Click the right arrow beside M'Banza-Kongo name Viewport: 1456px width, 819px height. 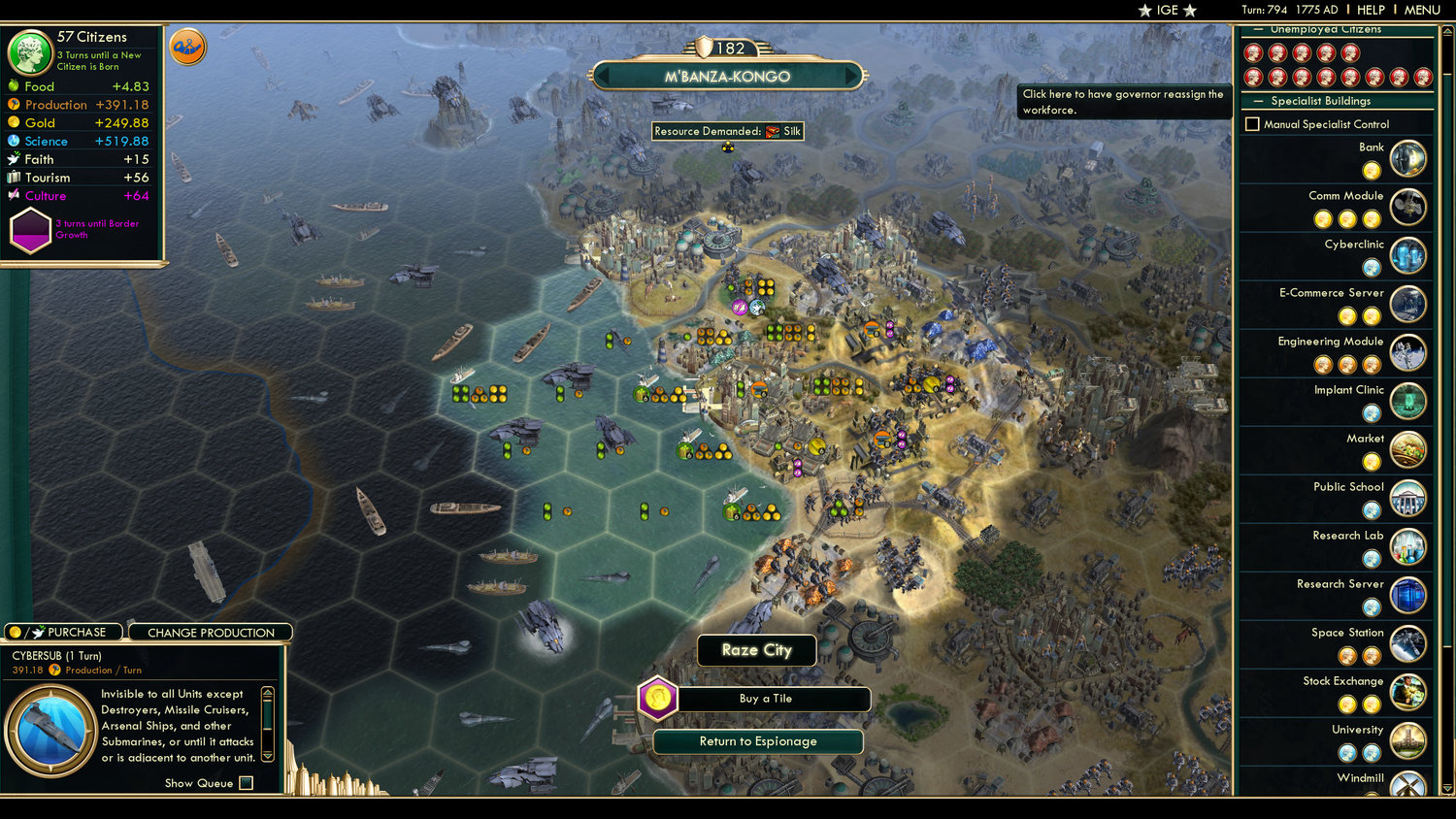pos(851,76)
